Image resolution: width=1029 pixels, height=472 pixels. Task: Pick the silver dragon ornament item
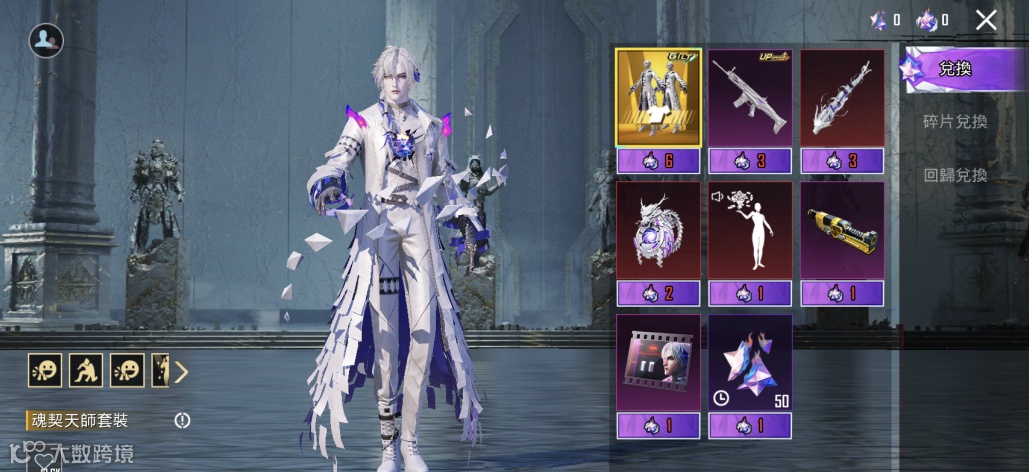(x=658, y=230)
